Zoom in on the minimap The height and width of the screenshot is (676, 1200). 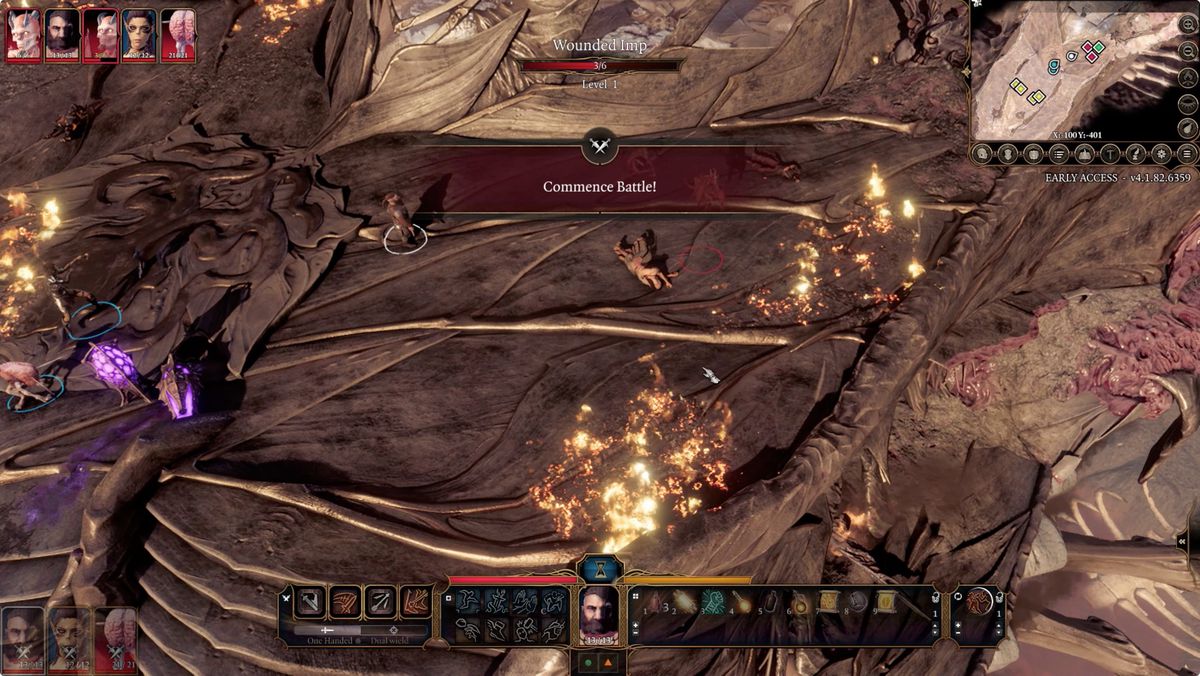(1187, 24)
